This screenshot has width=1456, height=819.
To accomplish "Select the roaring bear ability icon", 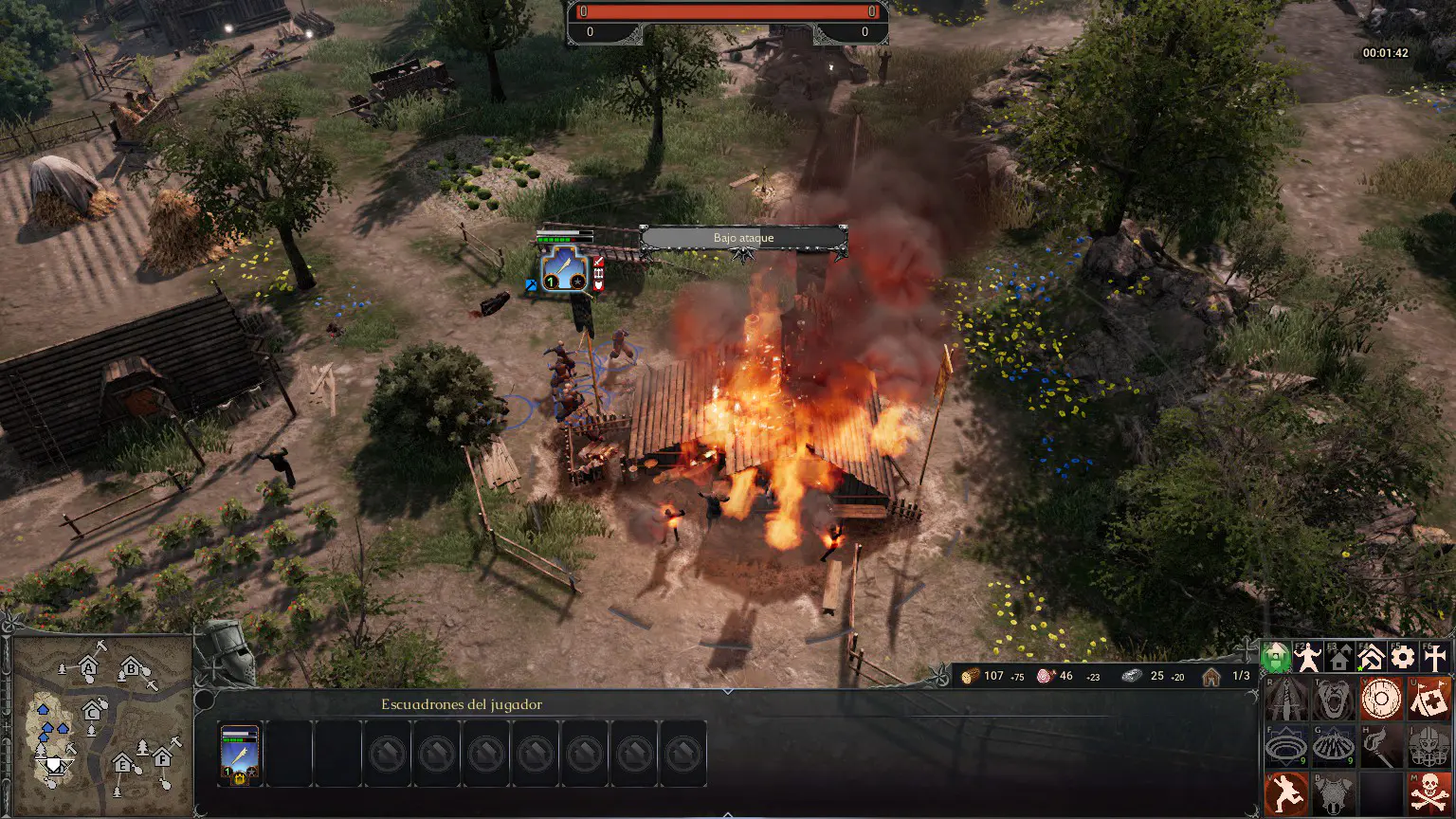I will 1334,700.
